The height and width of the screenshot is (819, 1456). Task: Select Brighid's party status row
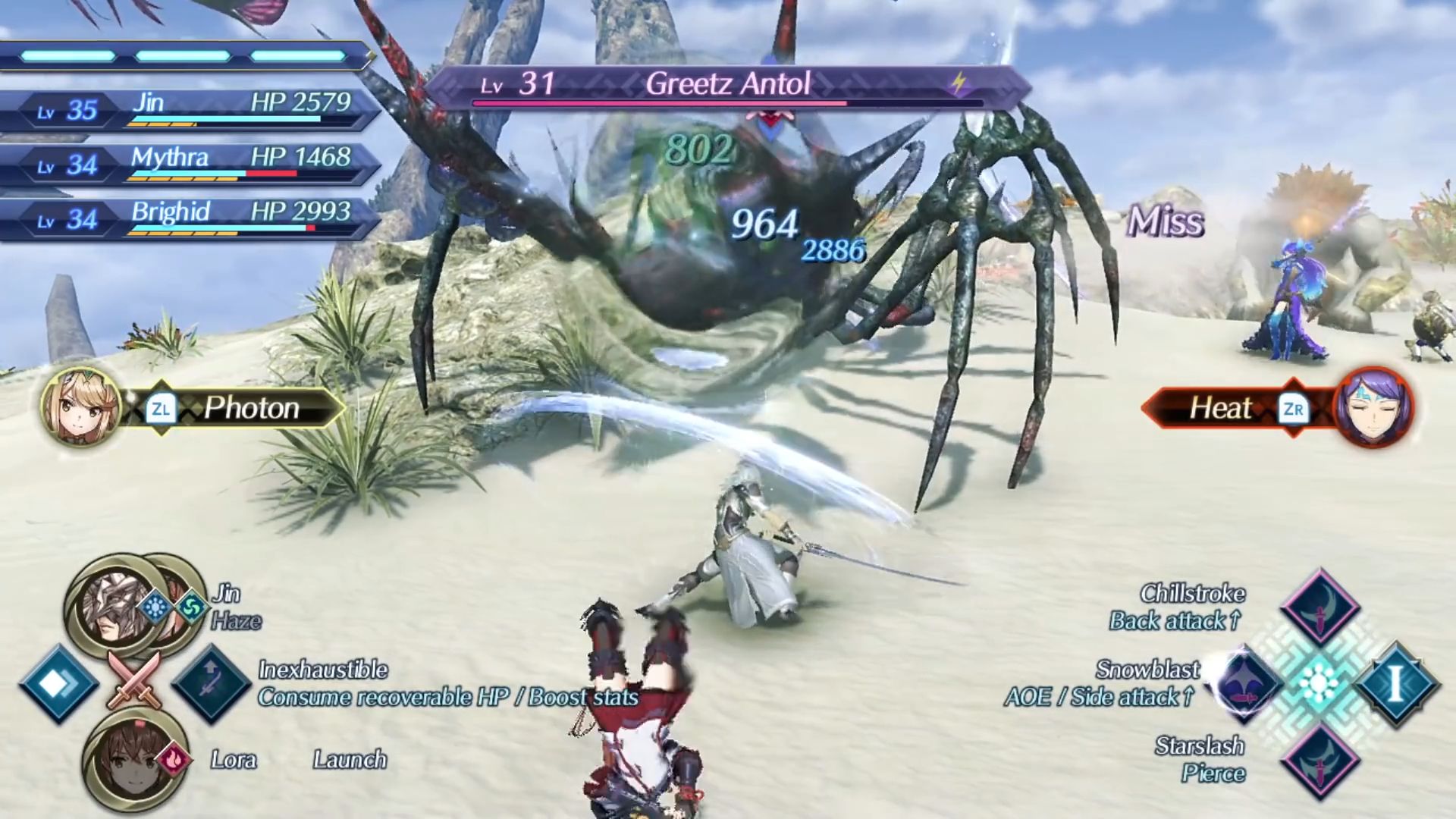pos(190,218)
